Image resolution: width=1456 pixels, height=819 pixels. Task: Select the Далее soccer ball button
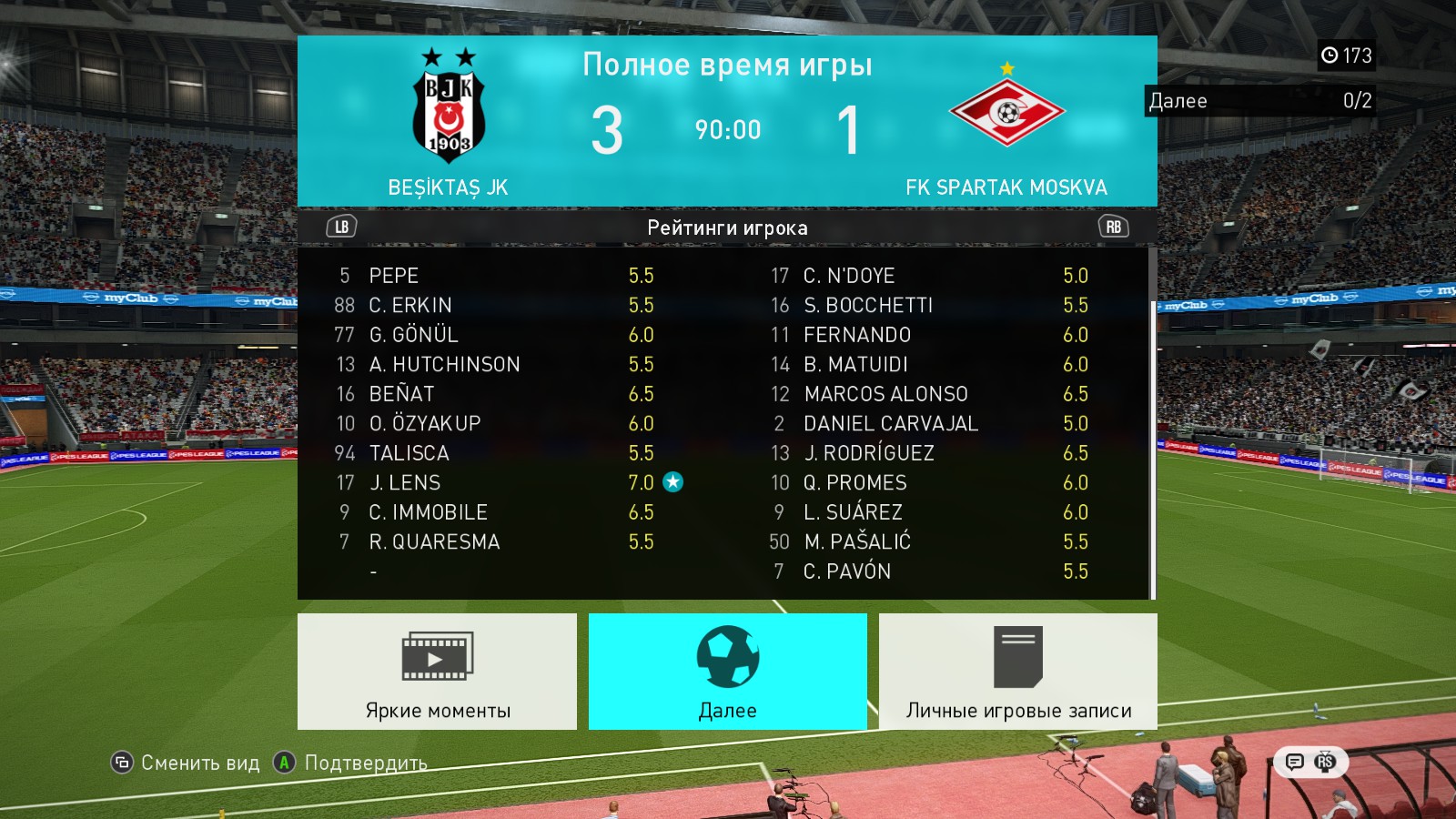pos(727,672)
